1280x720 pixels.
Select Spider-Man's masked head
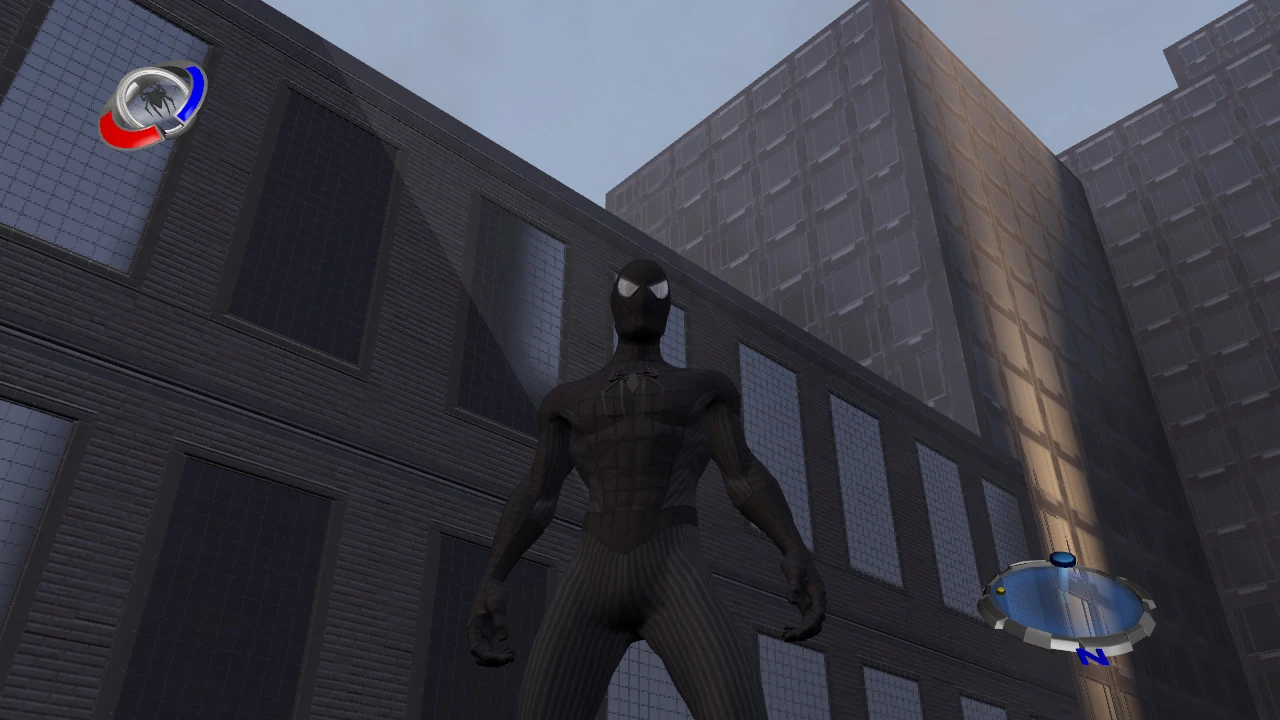coord(641,295)
